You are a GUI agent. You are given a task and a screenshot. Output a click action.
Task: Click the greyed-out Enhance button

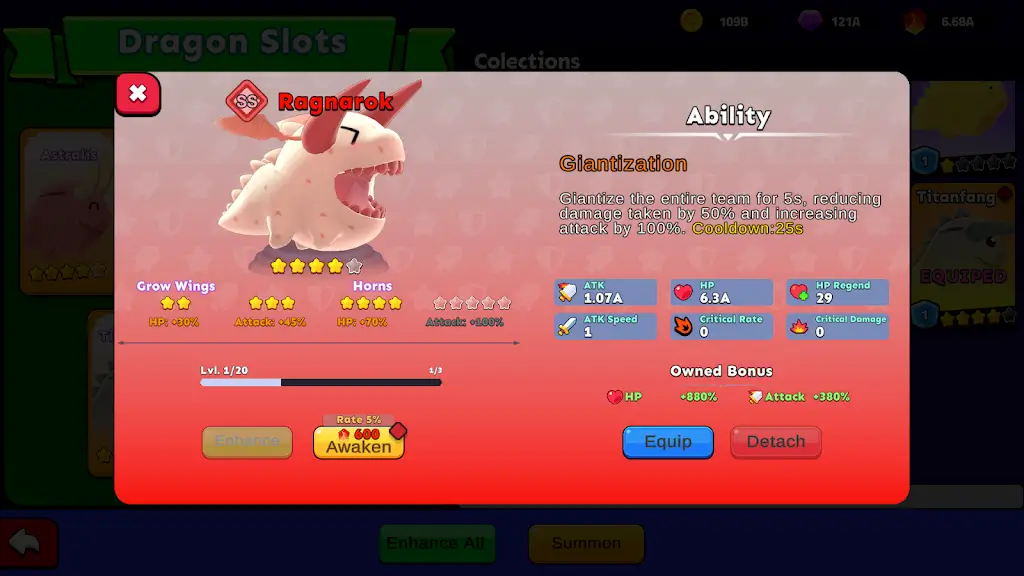pyautogui.click(x=247, y=442)
